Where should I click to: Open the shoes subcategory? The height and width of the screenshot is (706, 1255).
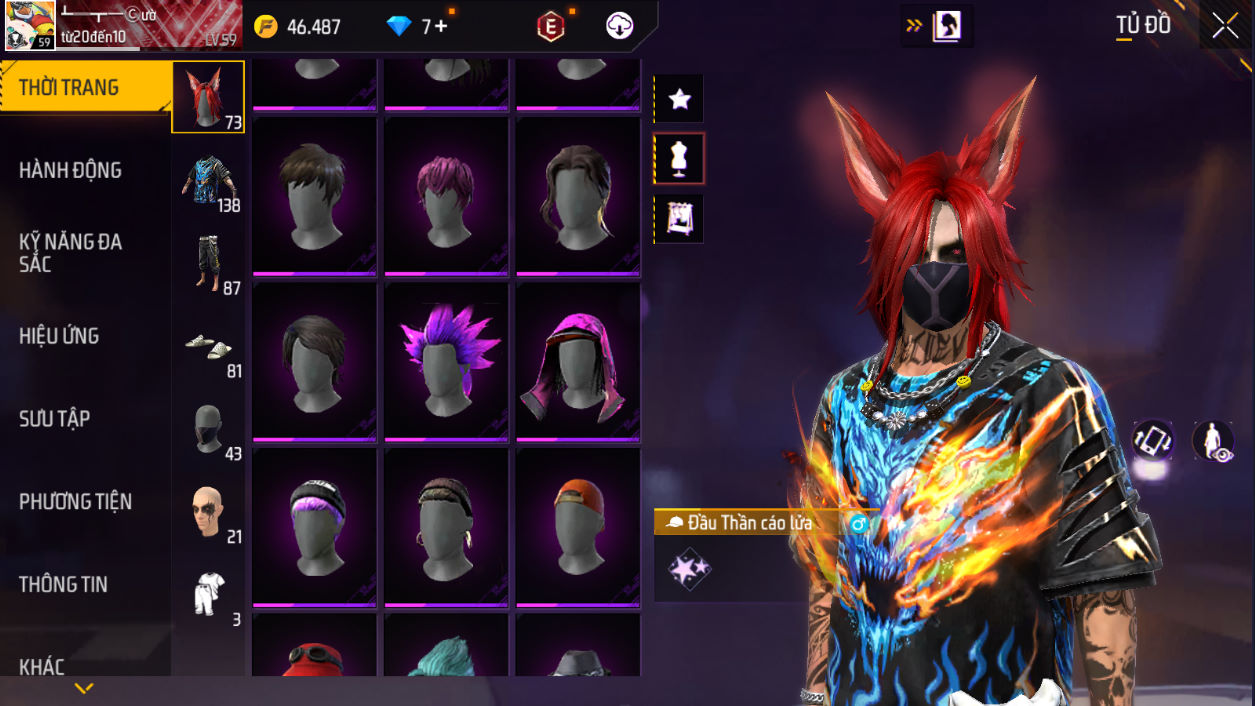208,347
